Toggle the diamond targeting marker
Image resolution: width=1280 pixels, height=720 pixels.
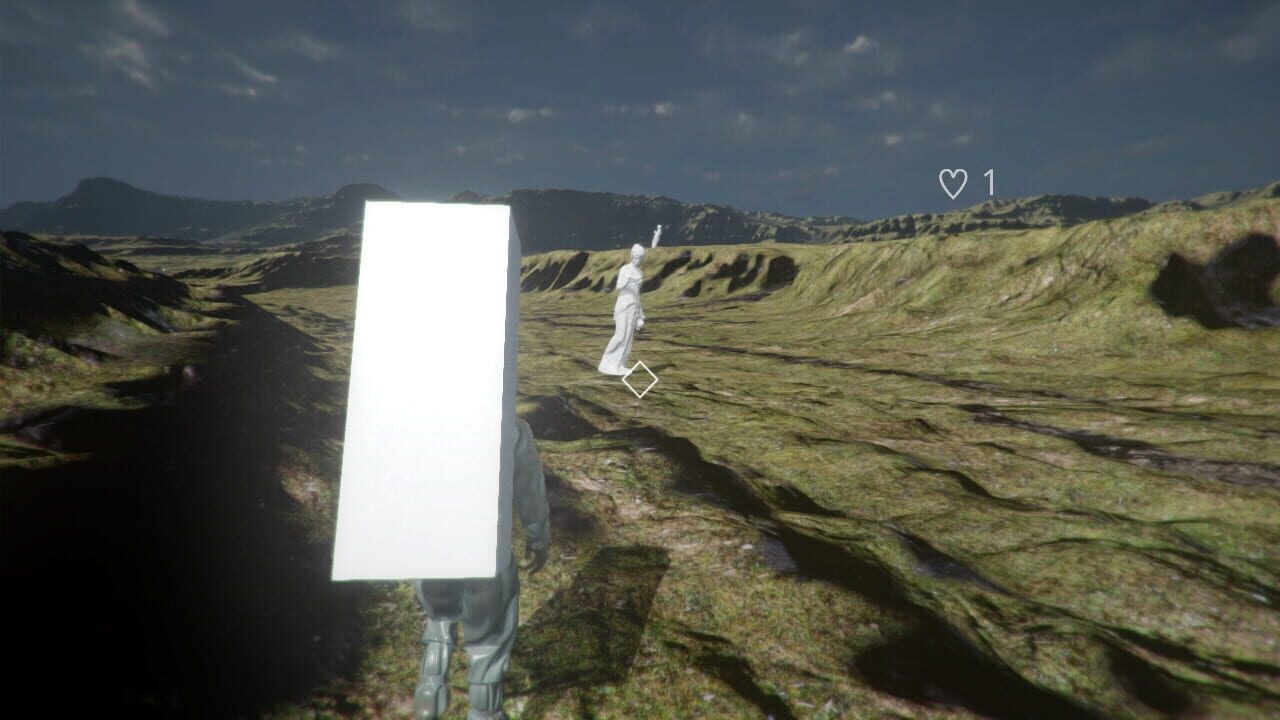tap(641, 378)
